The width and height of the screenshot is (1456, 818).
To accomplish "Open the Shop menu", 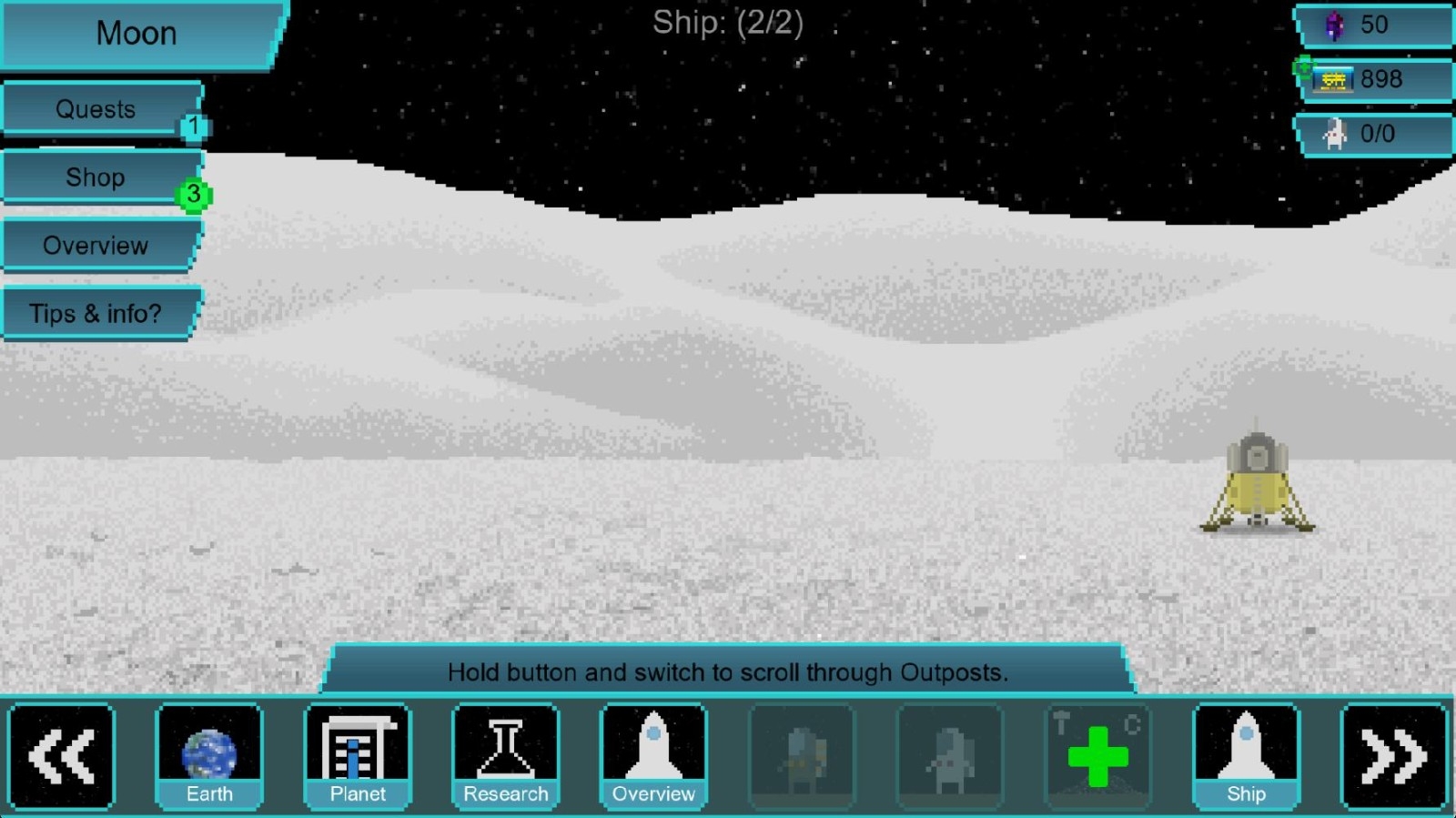I will (96, 177).
